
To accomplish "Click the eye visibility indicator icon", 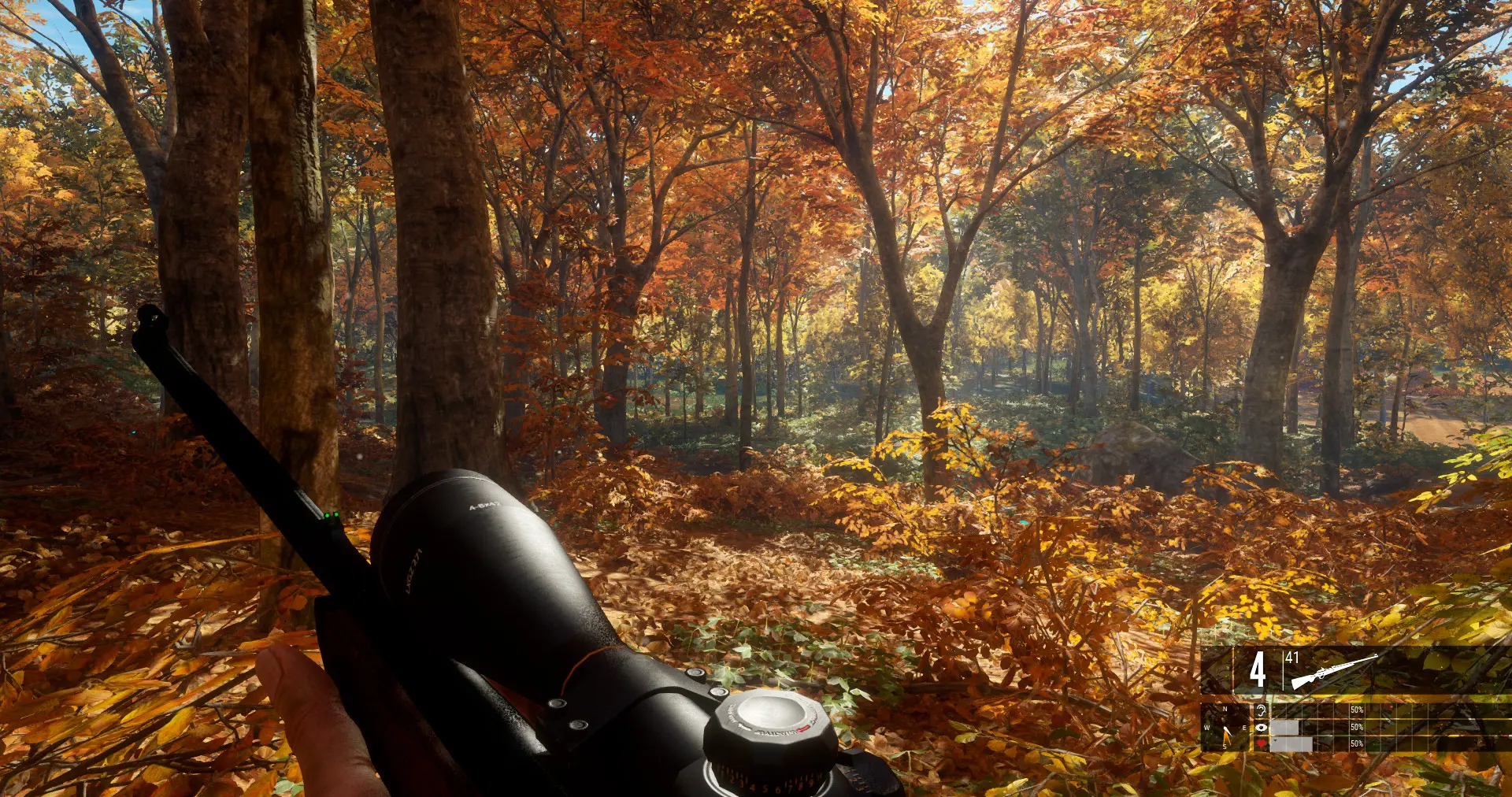I will 1261,727.
